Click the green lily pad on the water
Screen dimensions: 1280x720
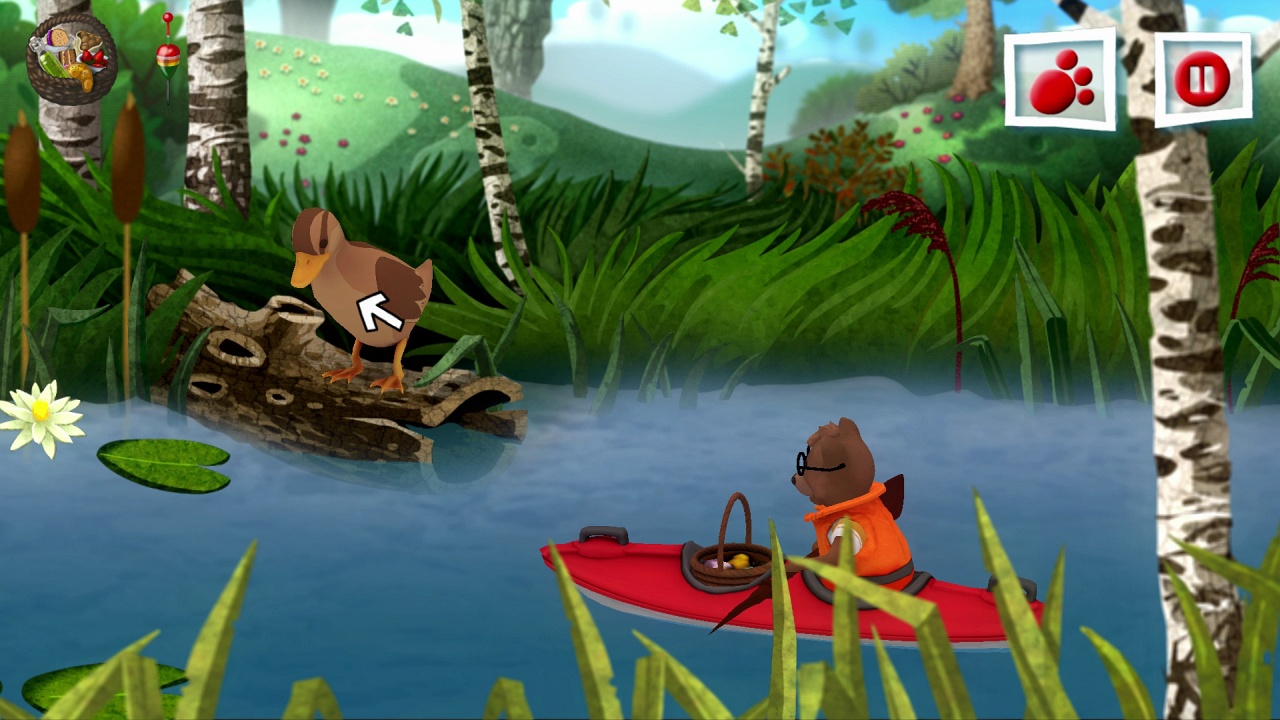point(160,465)
